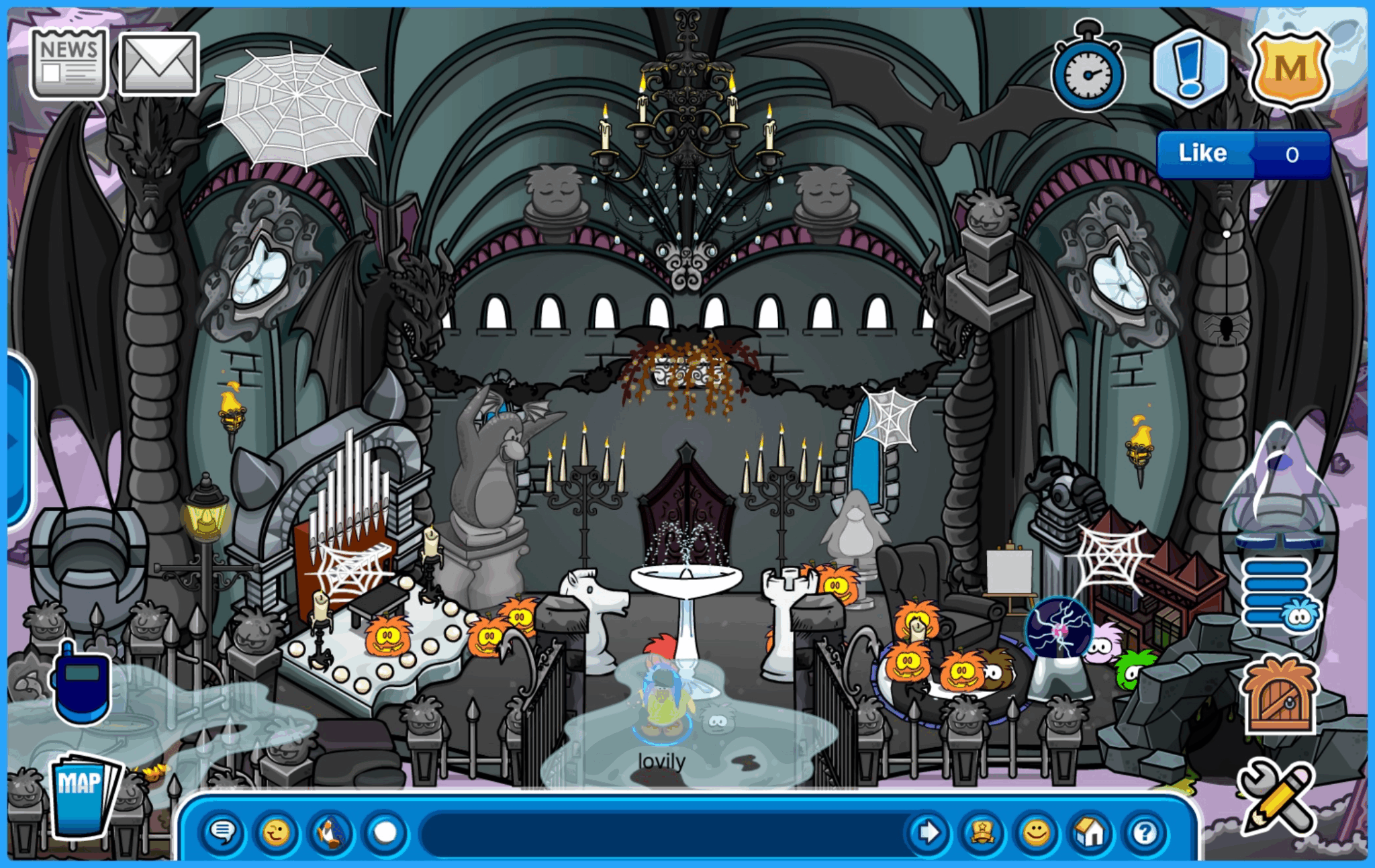Viewport: 1375px width, 868px height.
Task: Open the quick chat bubble menu
Action: (x=226, y=832)
